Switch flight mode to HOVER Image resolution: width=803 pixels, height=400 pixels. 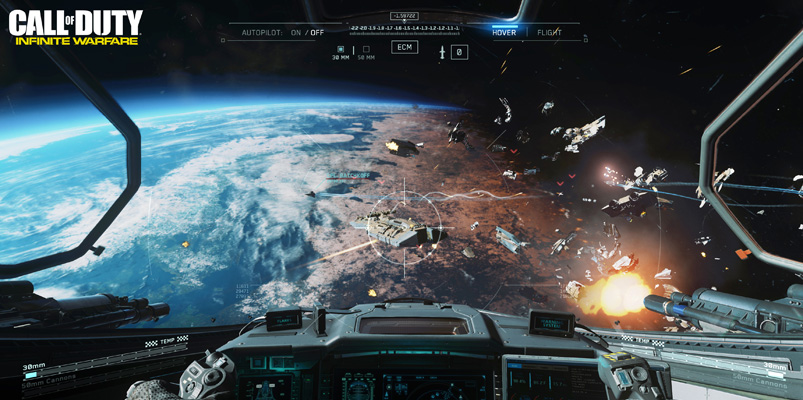click(x=504, y=32)
